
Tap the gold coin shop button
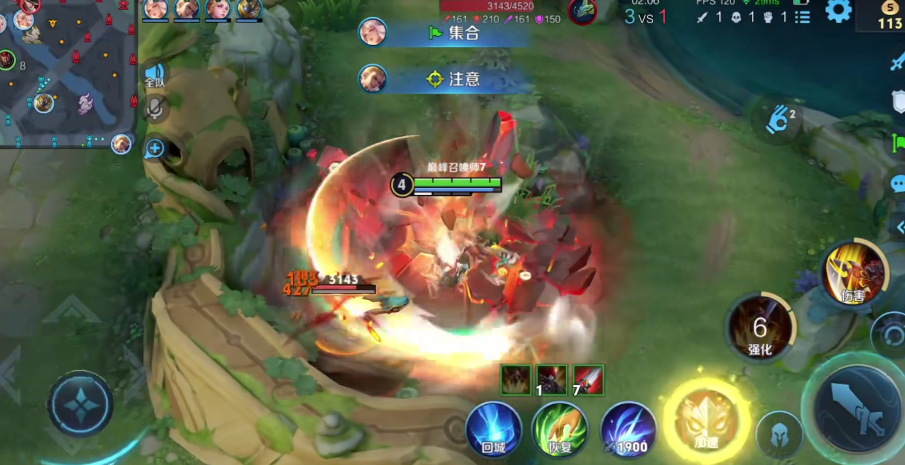pyautogui.click(x=888, y=16)
